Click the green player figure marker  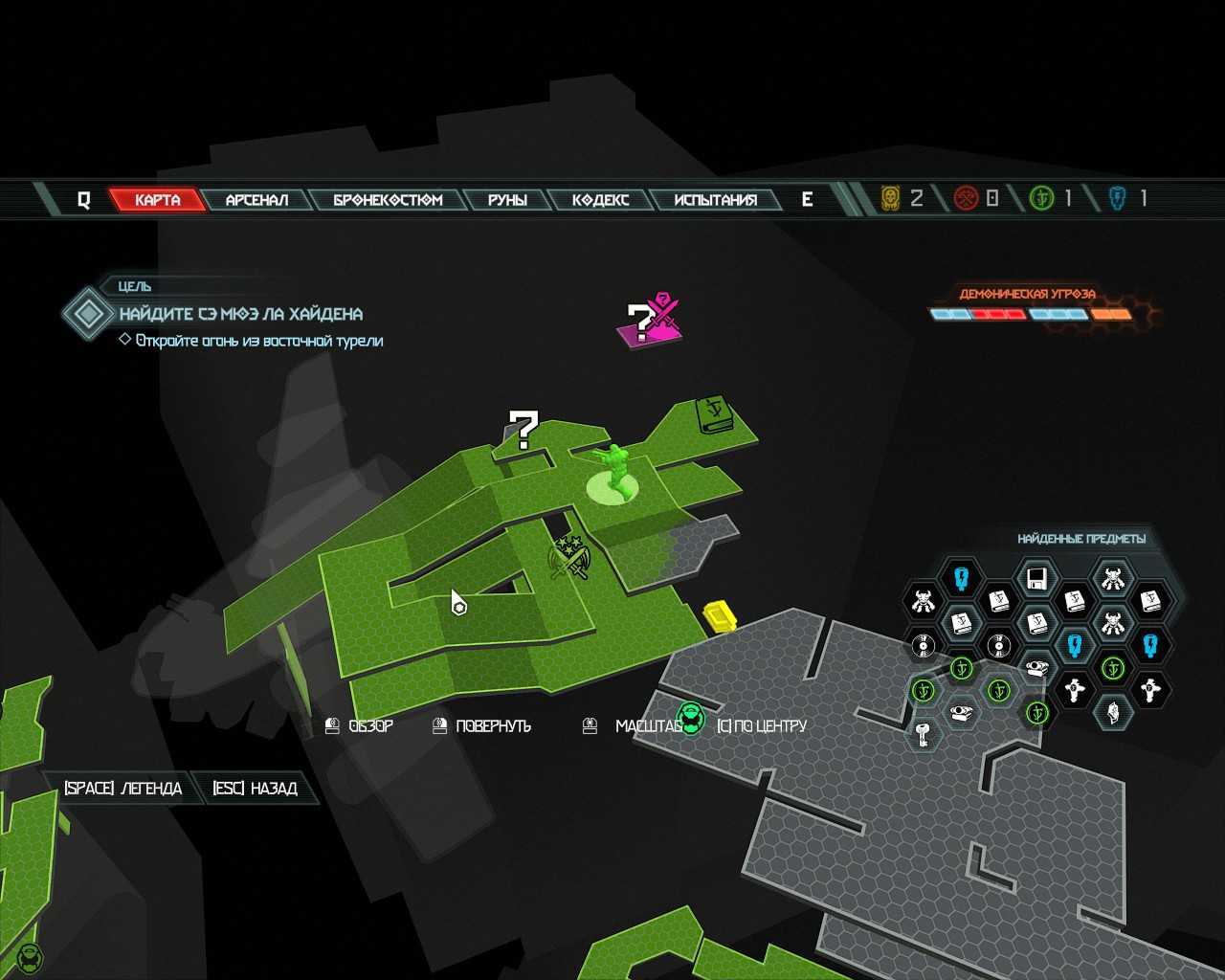(x=613, y=471)
